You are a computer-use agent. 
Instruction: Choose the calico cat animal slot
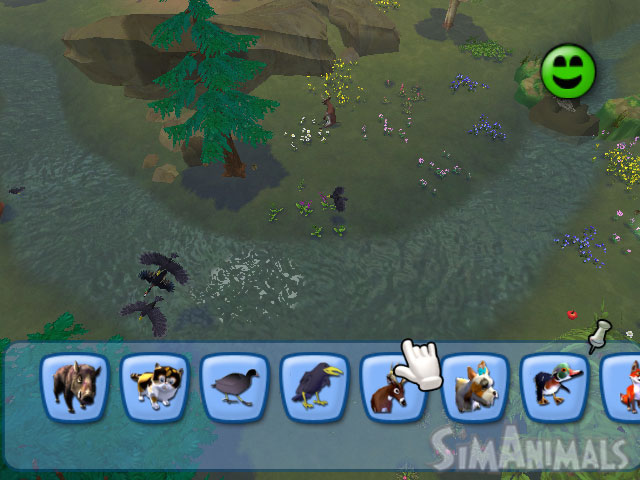point(155,387)
